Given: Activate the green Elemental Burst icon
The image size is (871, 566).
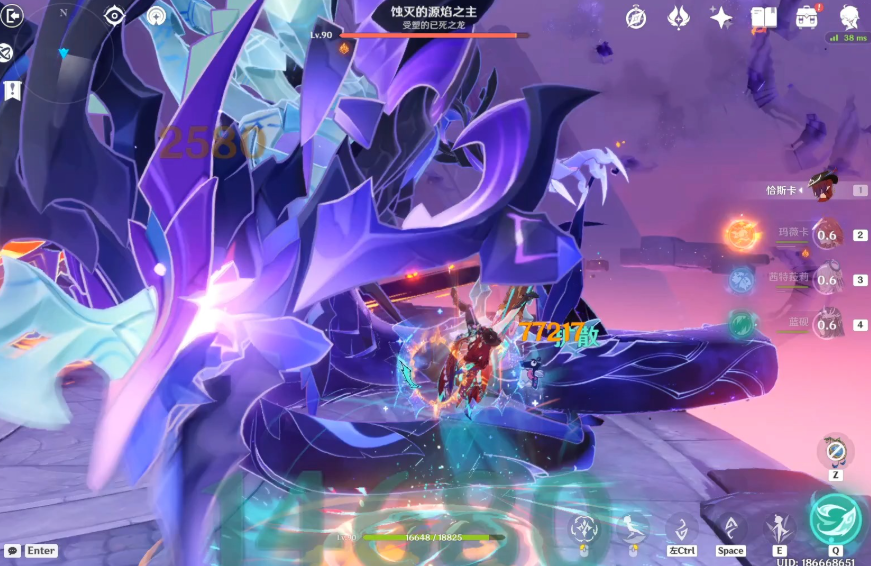Looking at the screenshot, I should click(834, 518).
